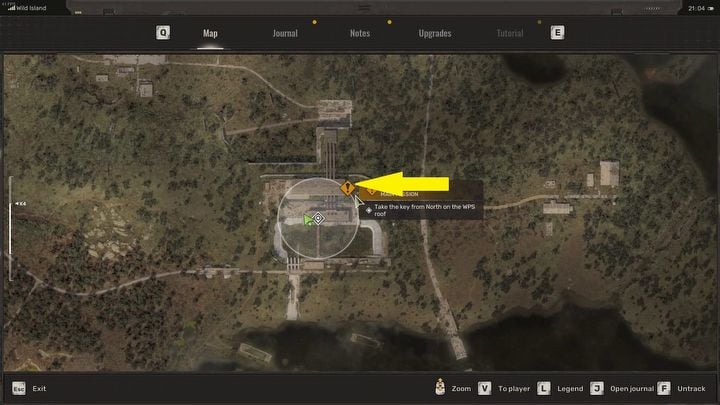This screenshot has height=405, width=720.
Task: Open the Upgrades tab
Action: pos(435,33)
